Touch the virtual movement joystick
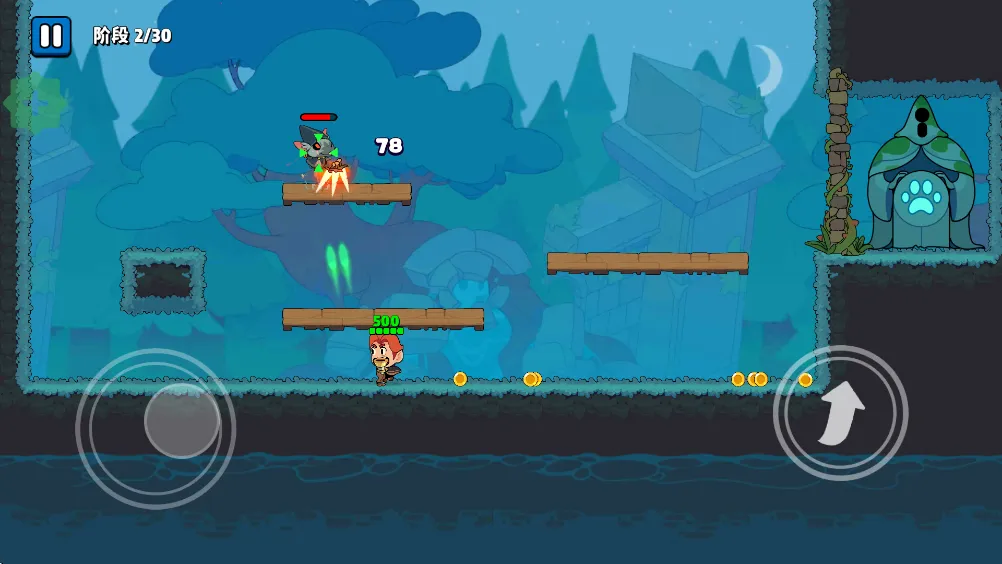 pyautogui.click(x=181, y=421)
